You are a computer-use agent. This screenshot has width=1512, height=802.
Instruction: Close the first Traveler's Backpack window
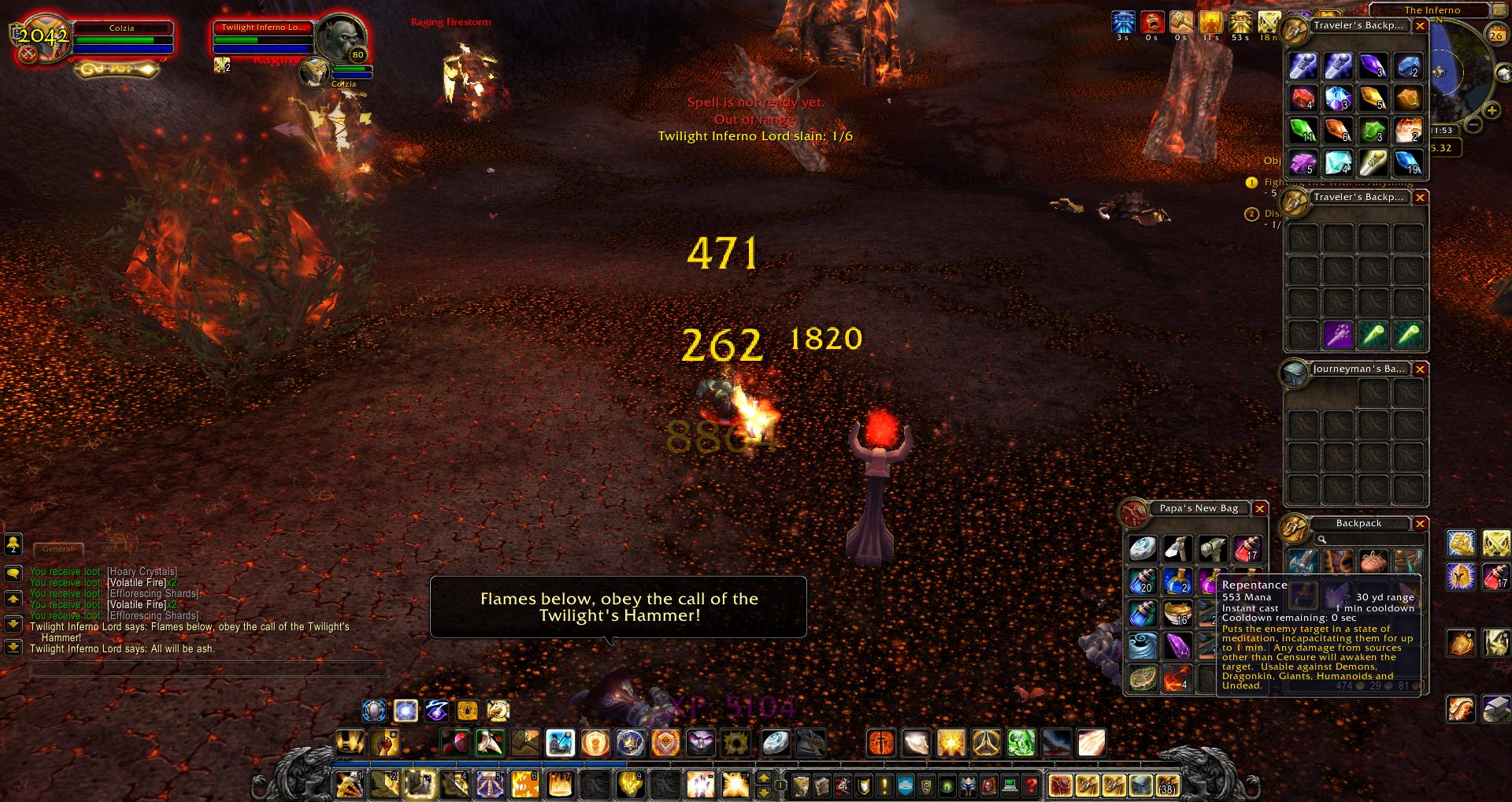click(x=1420, y=26)
